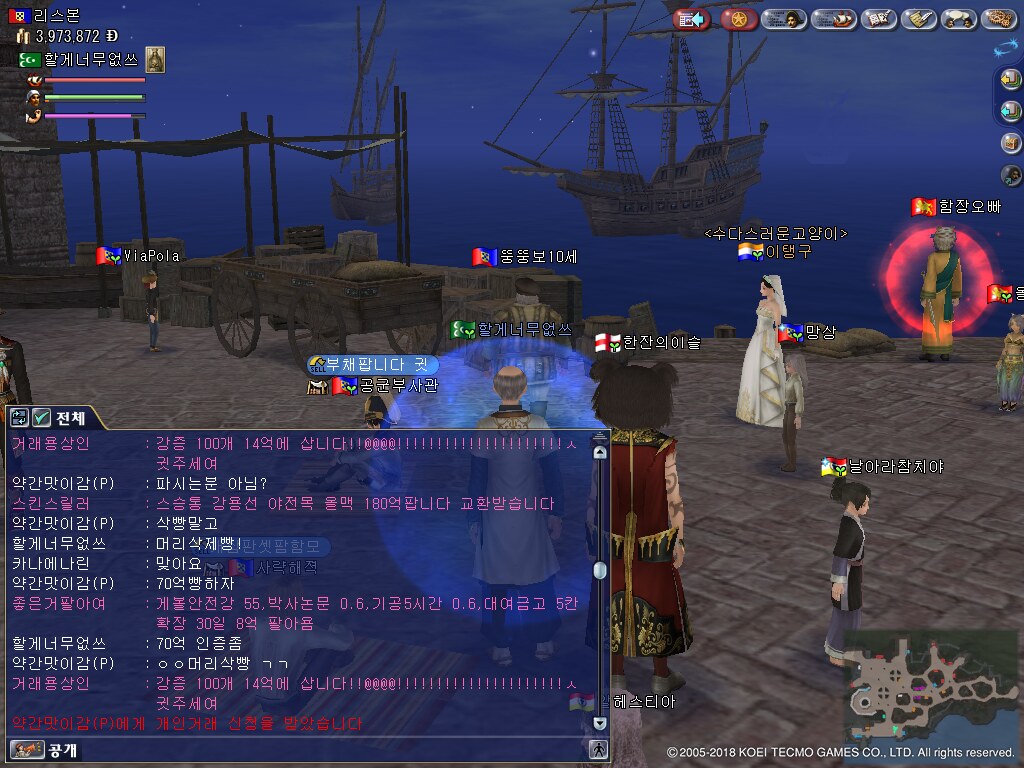The height and width of the screenshot is (768, 1024).
Task: Open the captain character menu button
Action: tap(783, 19)
